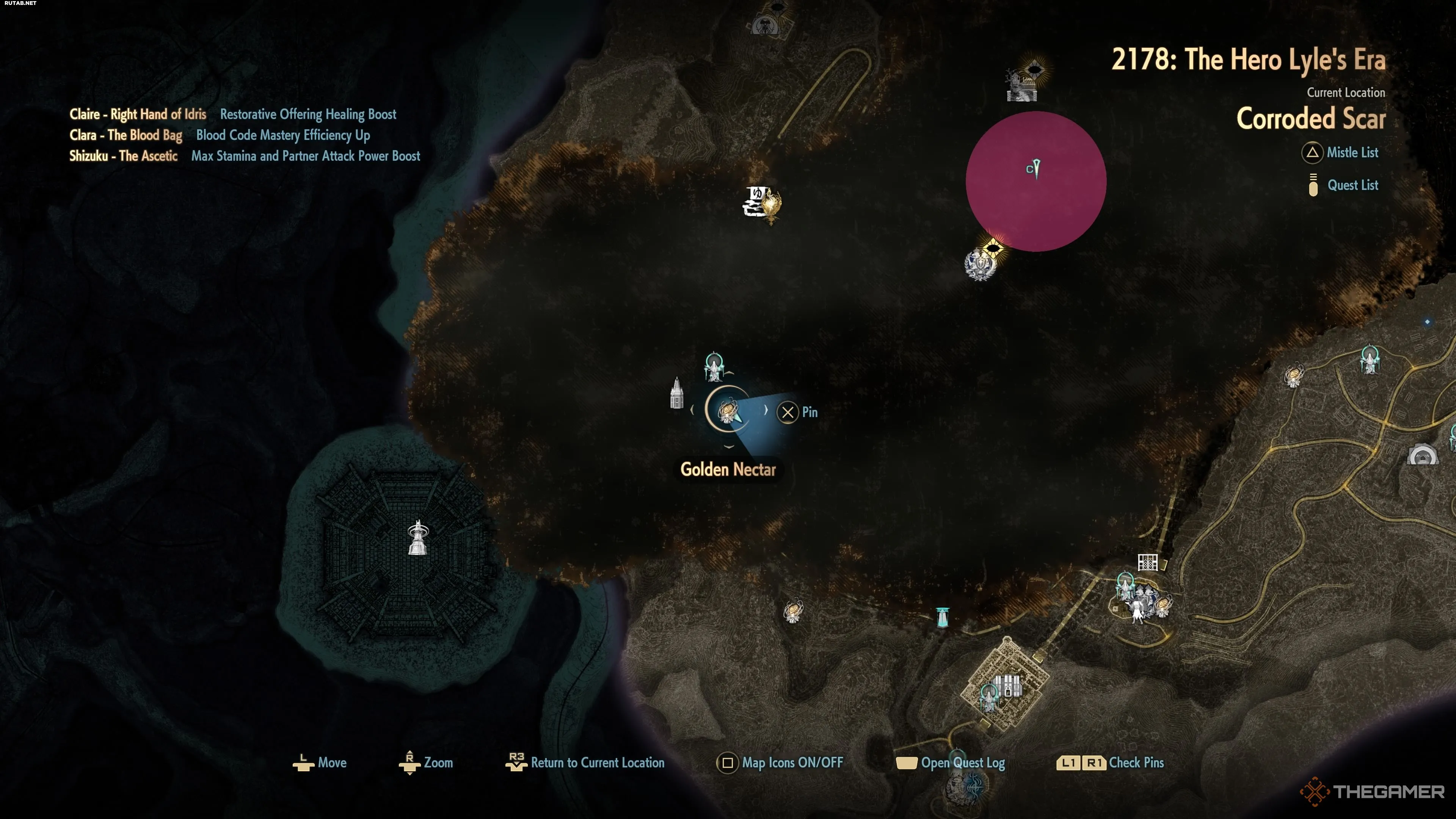Image resolution: width=1456 pixels, height=819 pixels.
Task: Select the grey cave archway marker
Action: pyautogui.click(x=1421, y=455)
